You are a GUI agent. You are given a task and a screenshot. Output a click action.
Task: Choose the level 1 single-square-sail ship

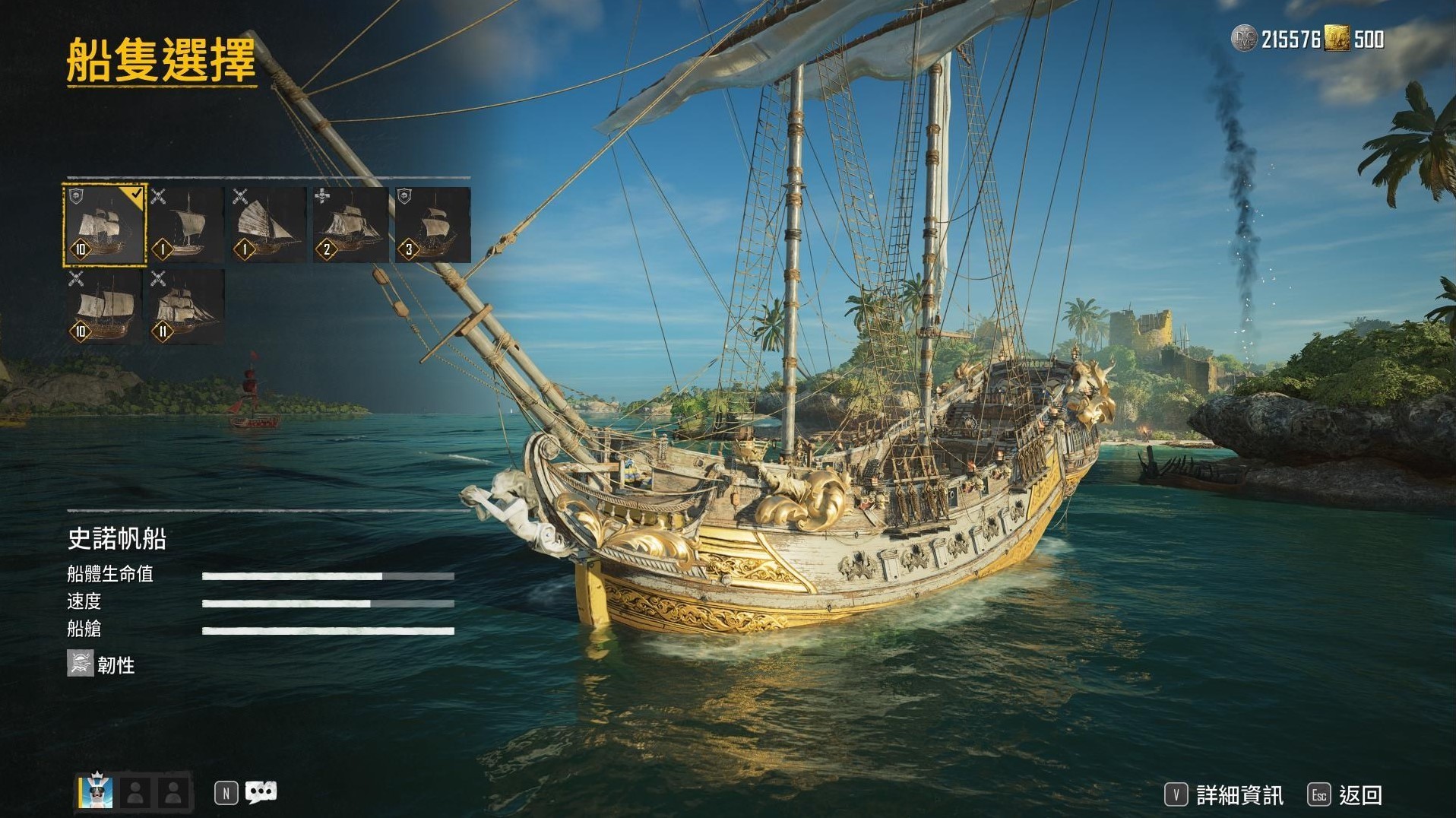coord(187,226)
